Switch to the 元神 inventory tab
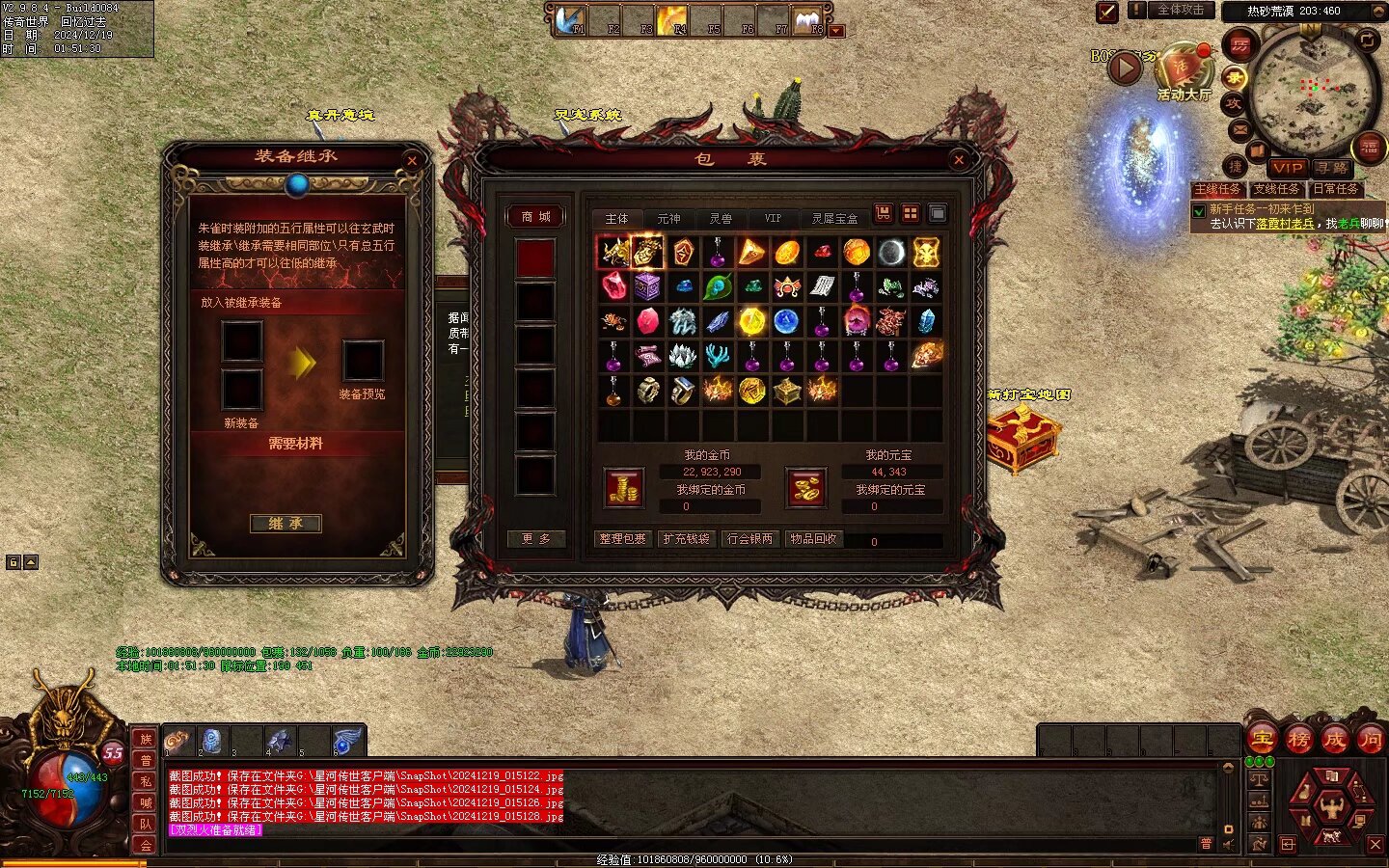1389x868 pixels. pos(668,219)
